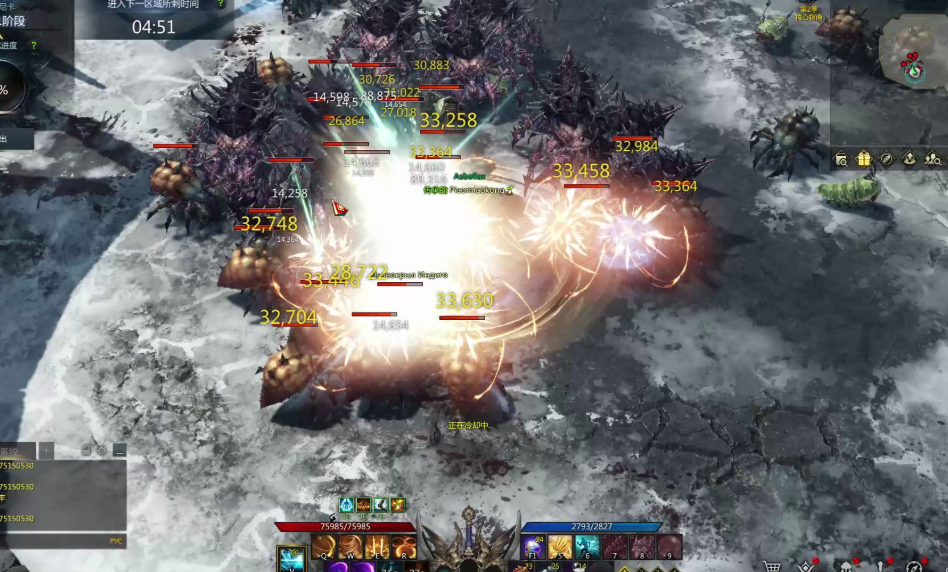Click the help icon beside the countdown timer
948x572 pixels.
[221, 4]
